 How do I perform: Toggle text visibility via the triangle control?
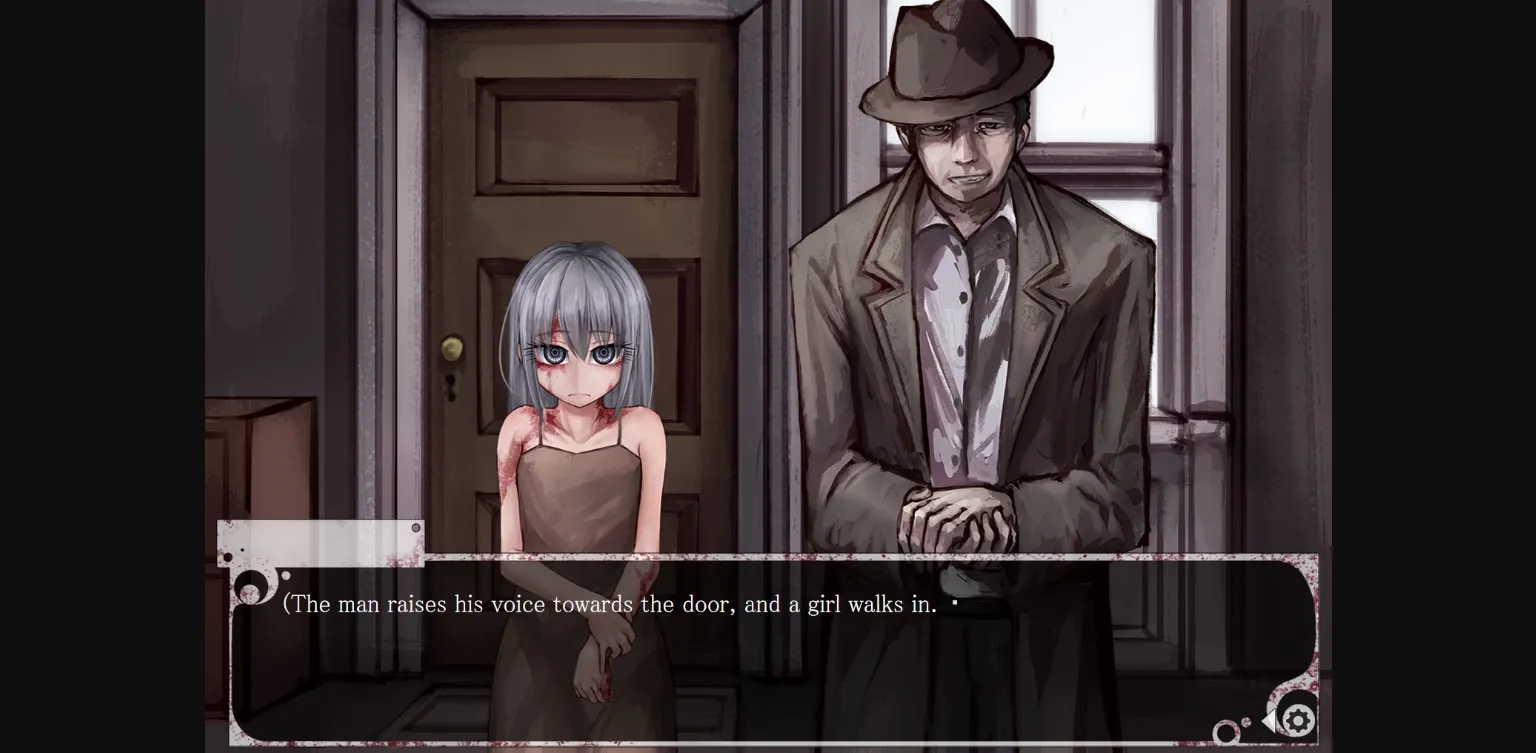[x=1267, y=719]
